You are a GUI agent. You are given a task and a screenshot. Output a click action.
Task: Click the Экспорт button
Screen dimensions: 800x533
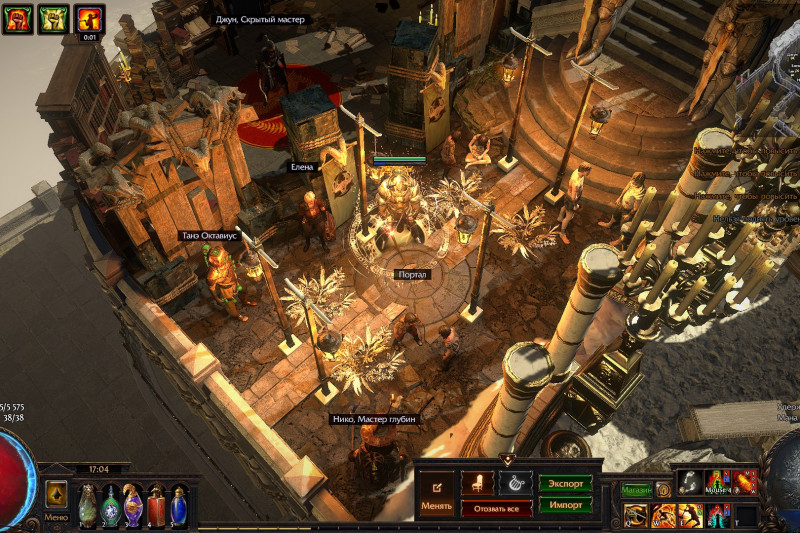565,483
